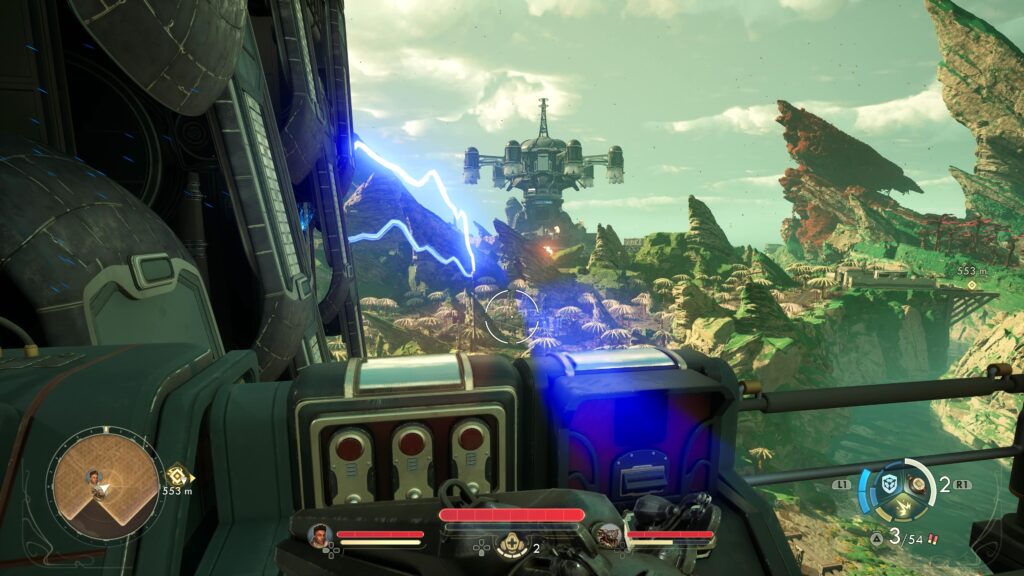Choose the grenade item in the ability wheel
Viewport: 1024px width, 576px height.
point(916,485)
